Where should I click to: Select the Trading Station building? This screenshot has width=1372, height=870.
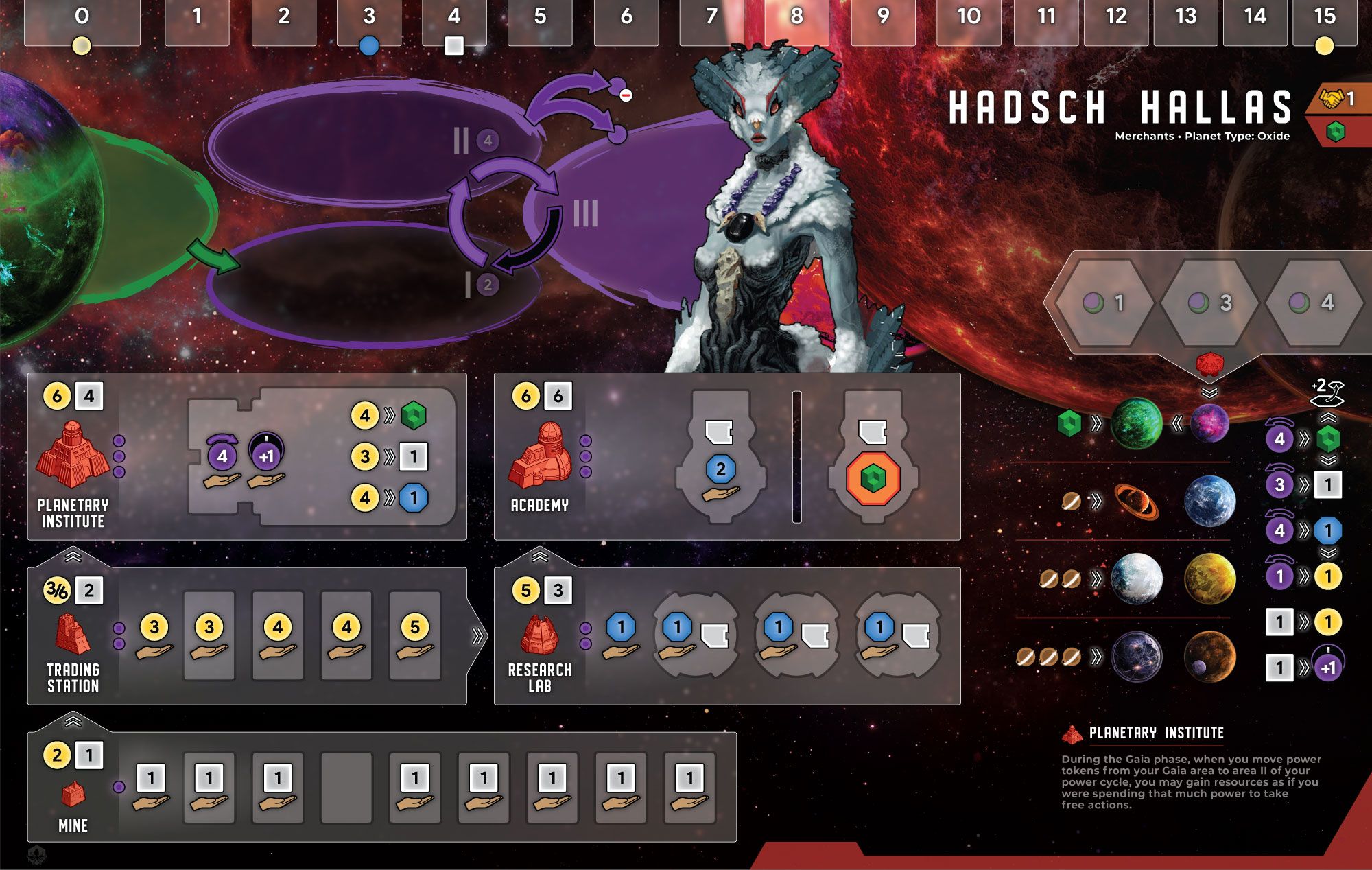pos(72,633)
